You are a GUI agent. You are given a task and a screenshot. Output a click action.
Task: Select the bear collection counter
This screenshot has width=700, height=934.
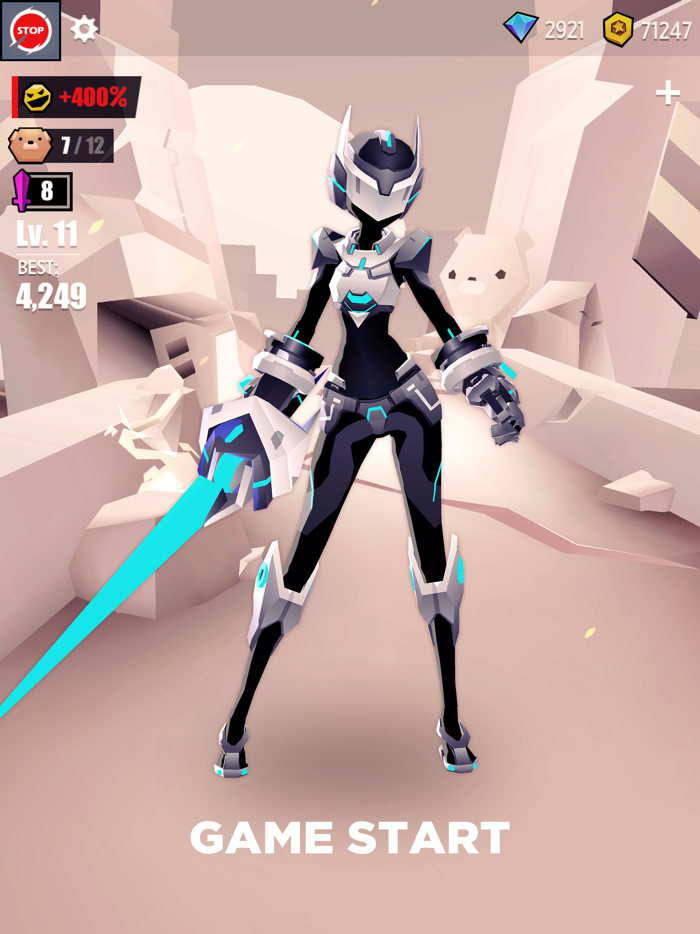point(61,146)
